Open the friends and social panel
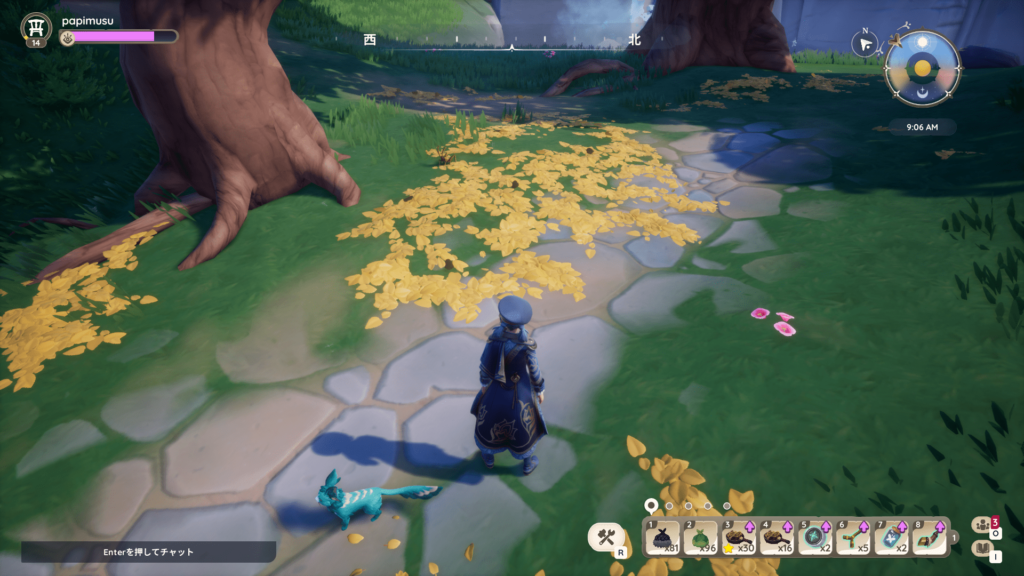The image size is (1024, 576). pyautogui.click(x=981, y=524)
